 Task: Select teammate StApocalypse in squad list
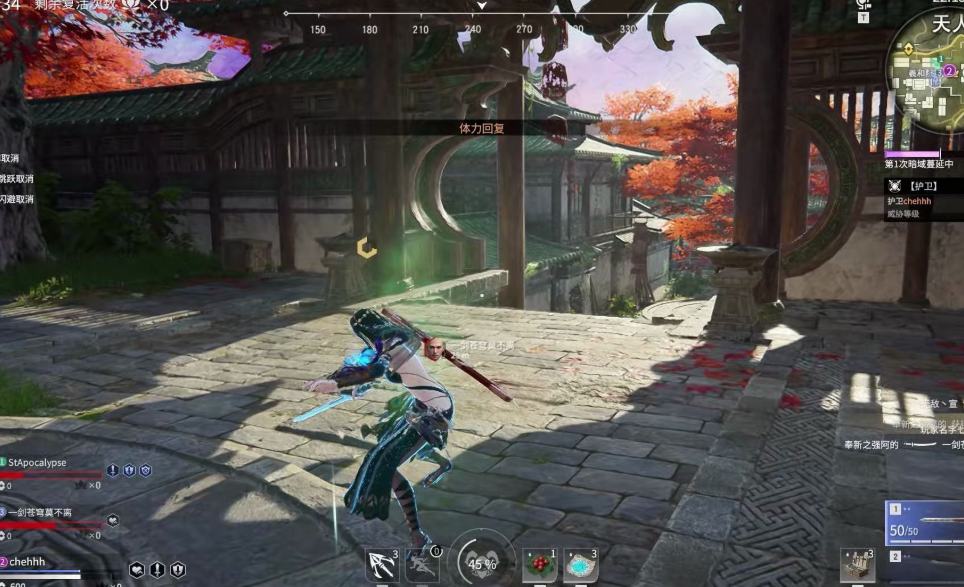(x=42, y=463)
